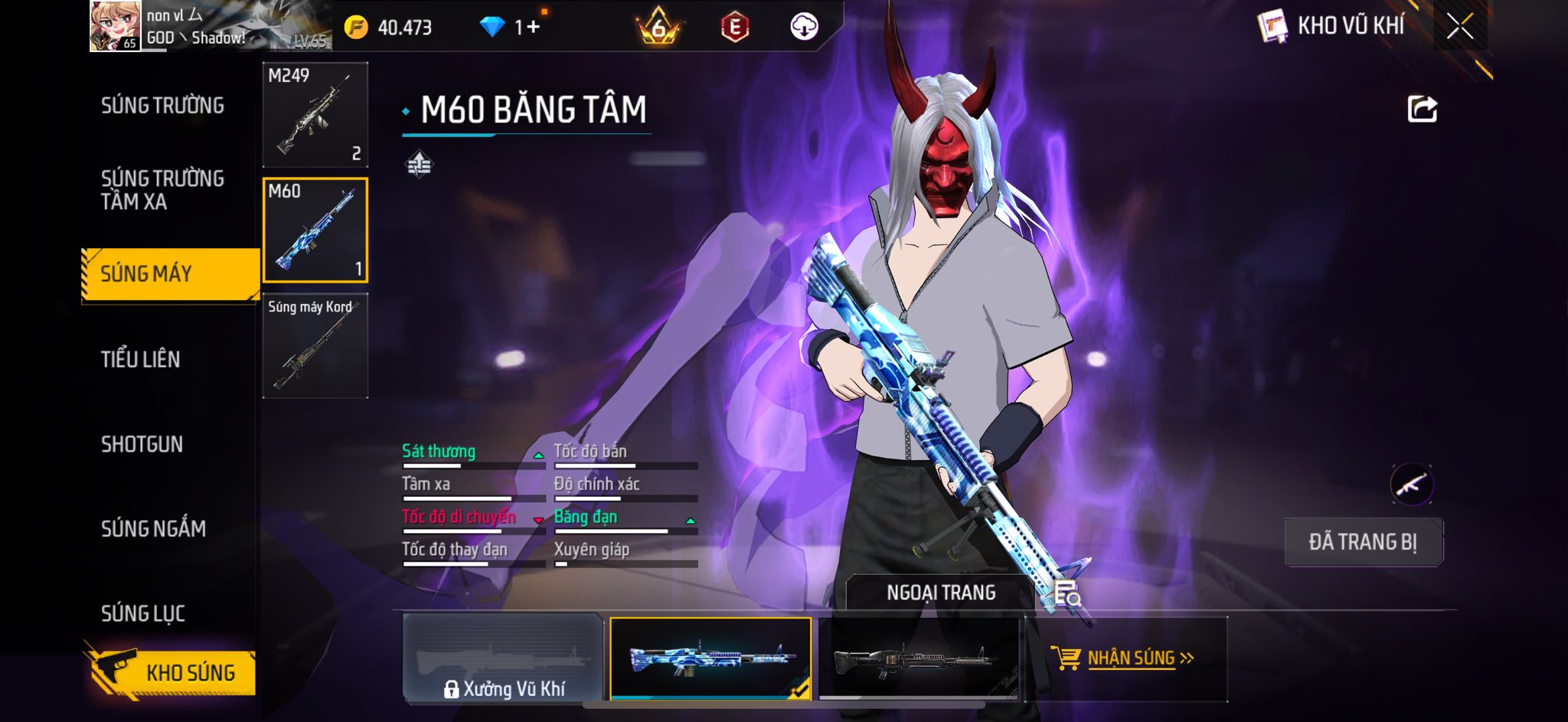Select the blue M60 Băng Tâm skin
The width and height of the screenshot is (1568, 722).
point(710,659)
